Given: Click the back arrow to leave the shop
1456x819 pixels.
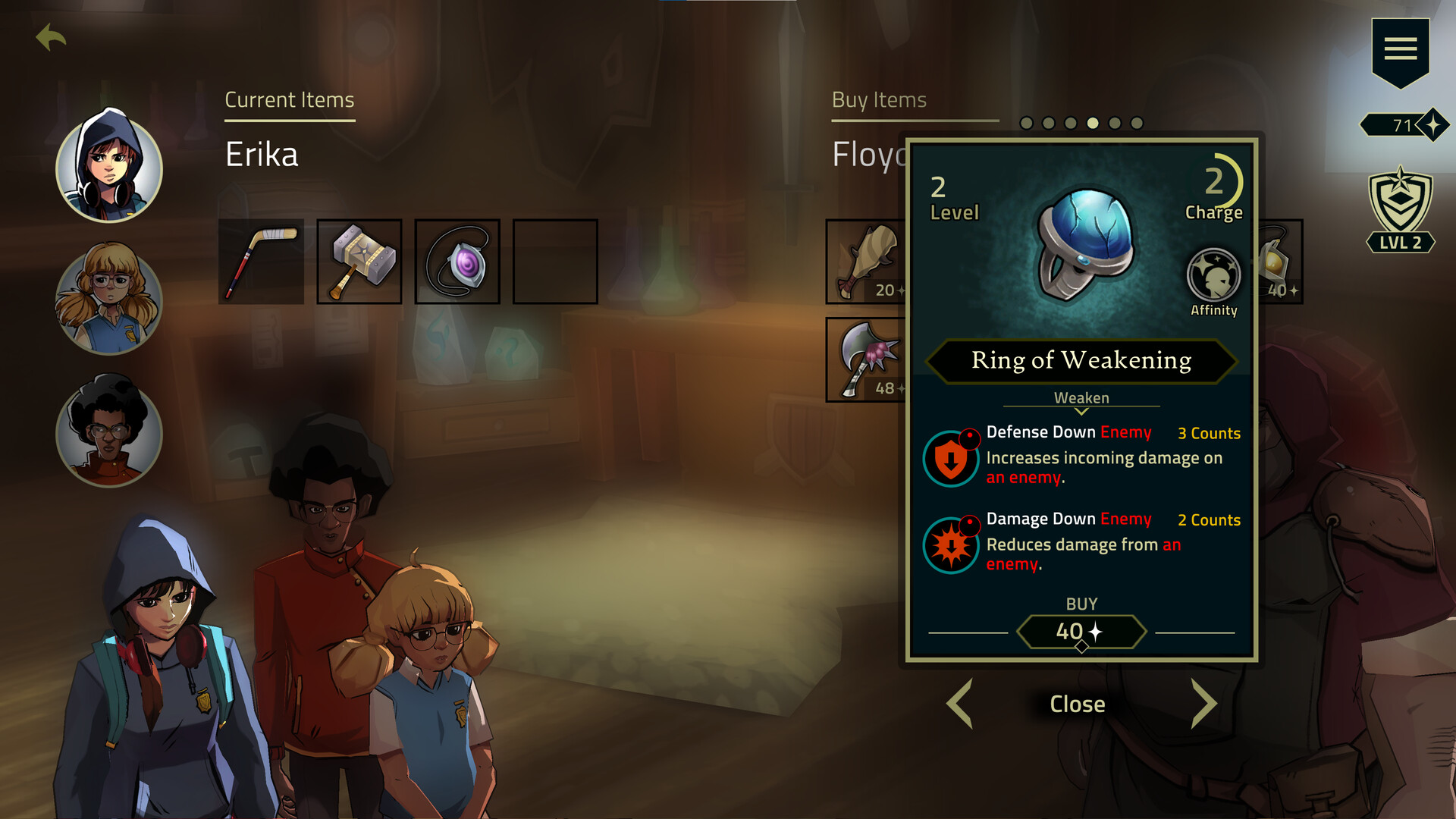Looking at the screenshot, I should click(49, 34).
